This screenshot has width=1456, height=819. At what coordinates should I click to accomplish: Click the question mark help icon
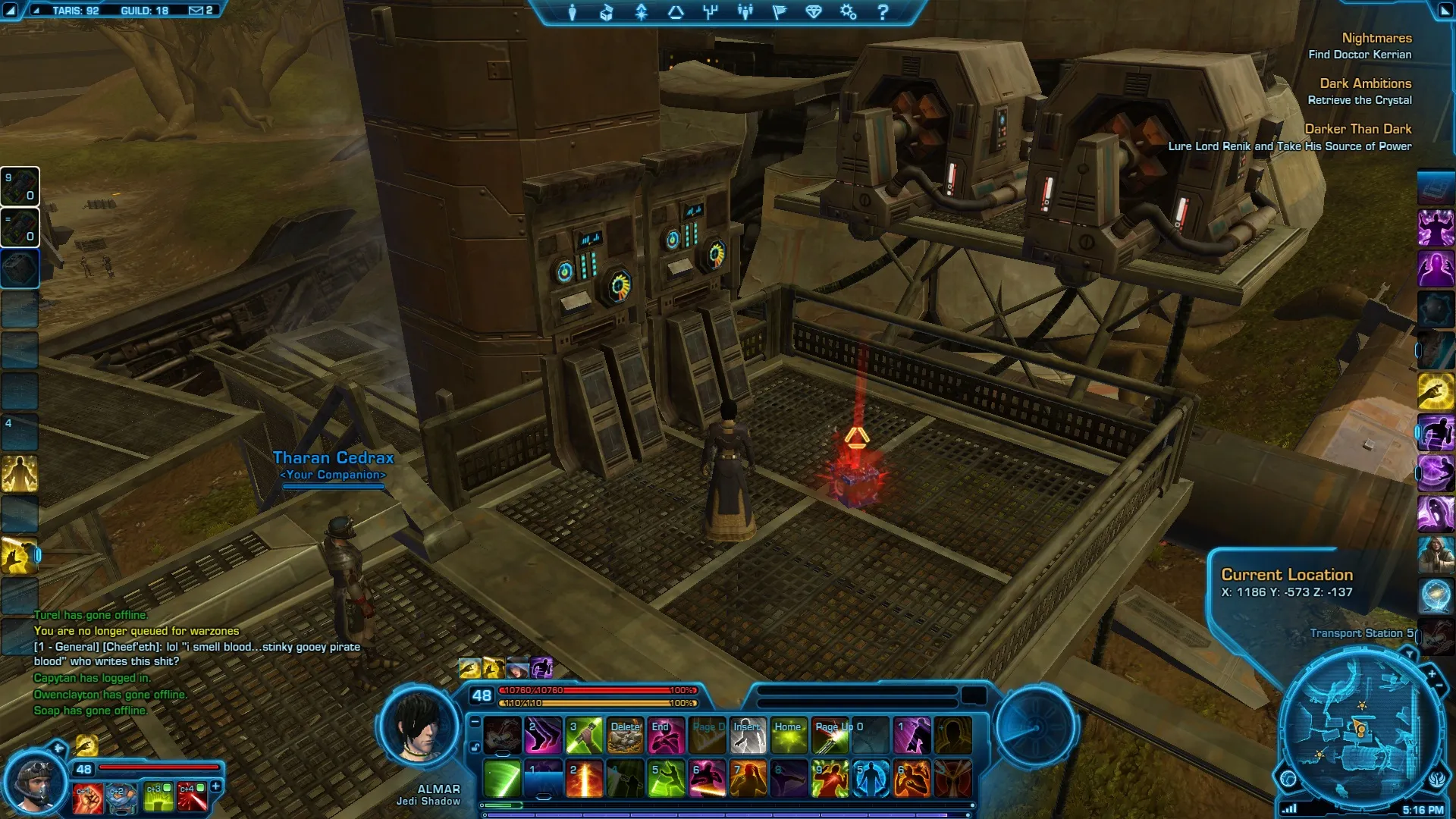(x=883, y=12)
